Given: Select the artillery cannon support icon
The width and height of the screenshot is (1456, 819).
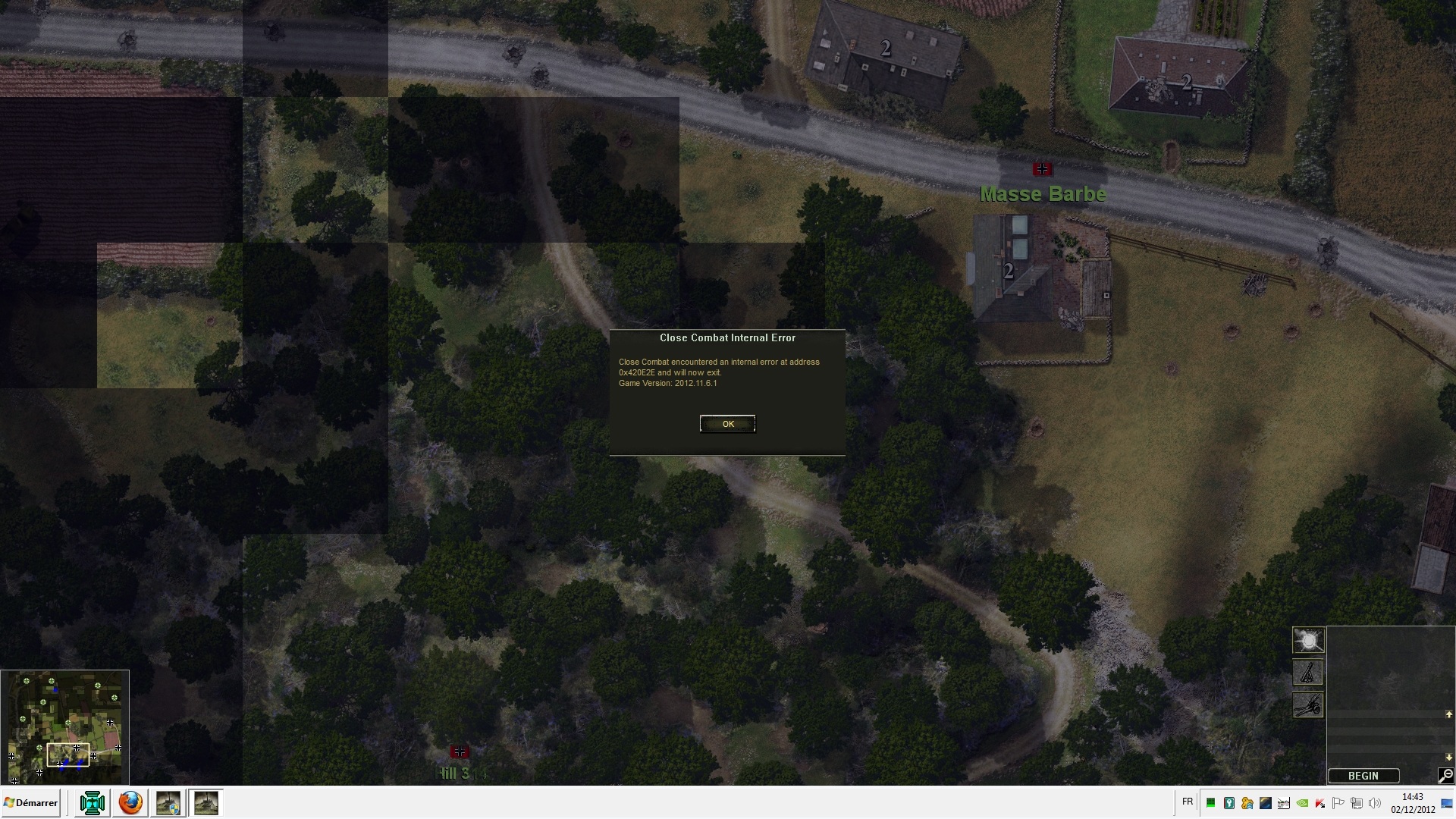Looking at the screenshot, I should 1308,704.
